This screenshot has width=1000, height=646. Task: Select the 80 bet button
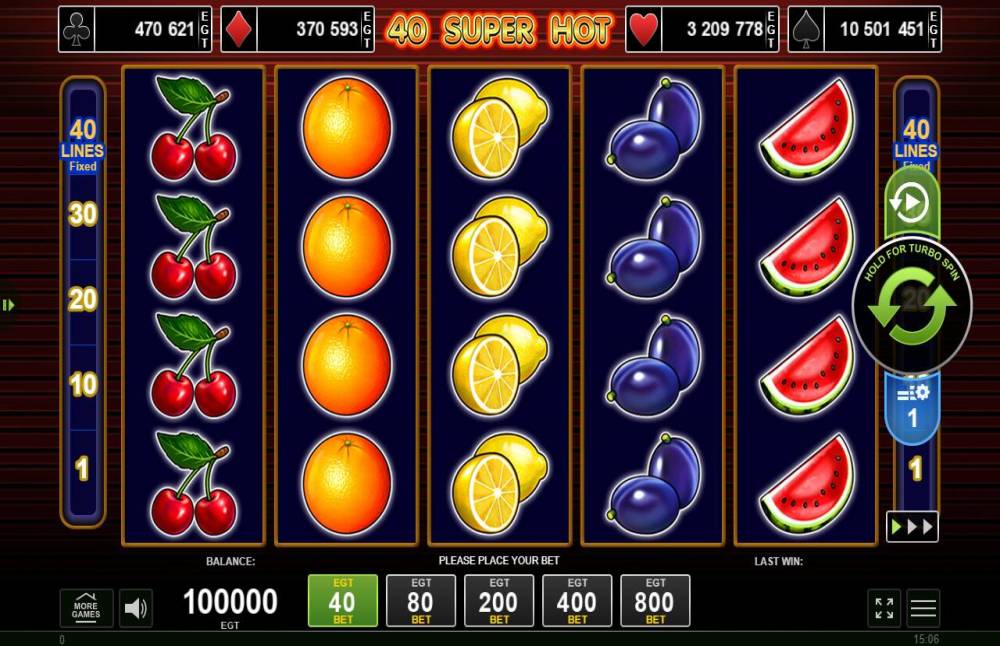tap(420, 601)
